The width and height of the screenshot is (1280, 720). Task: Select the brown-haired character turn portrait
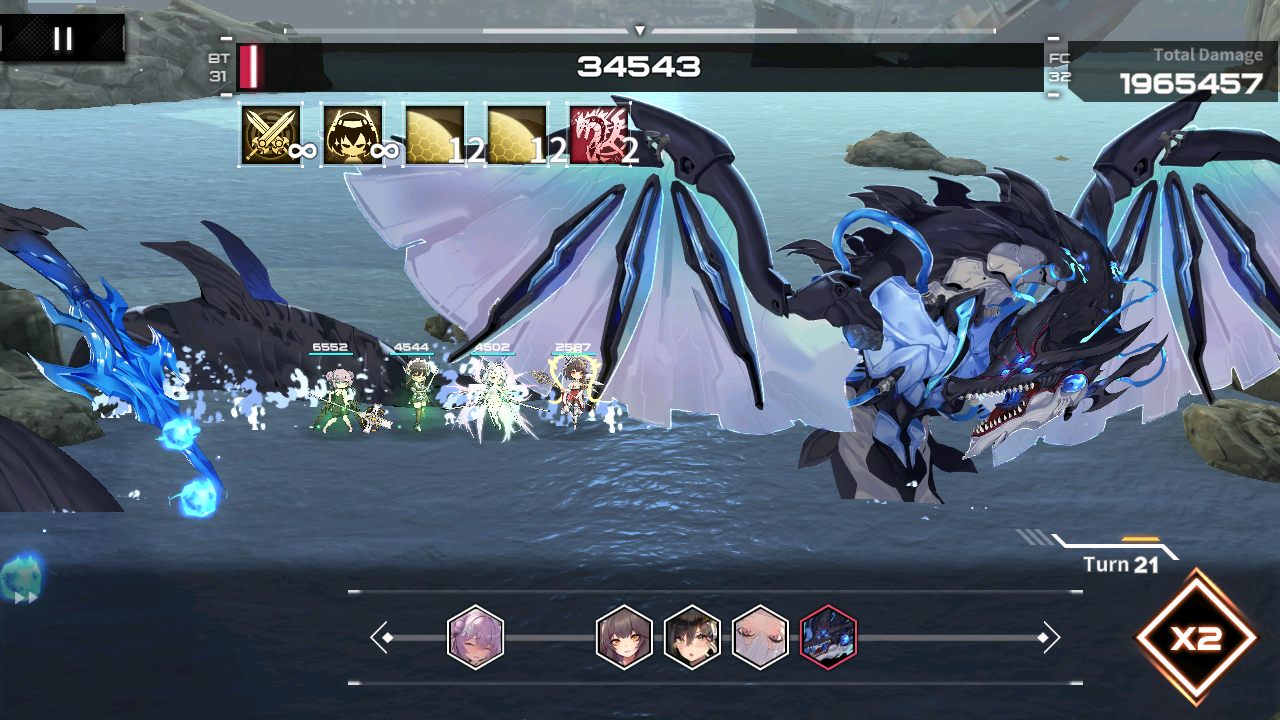(x=624, y=637)
